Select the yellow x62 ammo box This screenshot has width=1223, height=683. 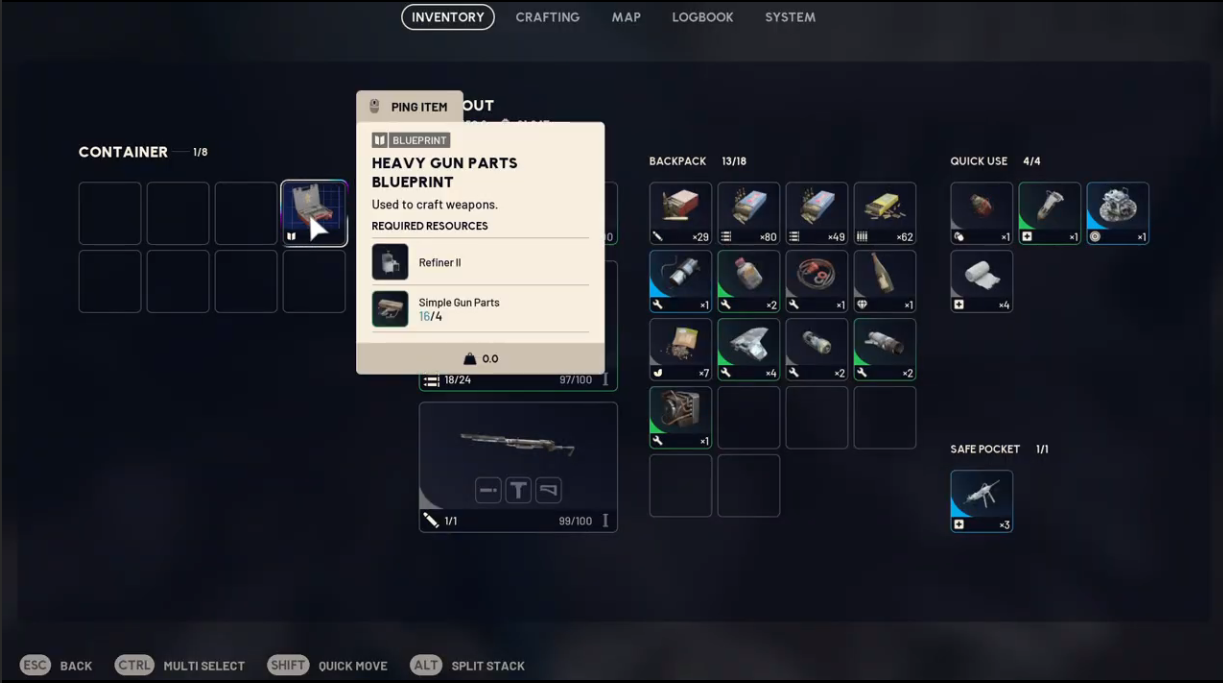pyautogui.click(x=885, y=213)
